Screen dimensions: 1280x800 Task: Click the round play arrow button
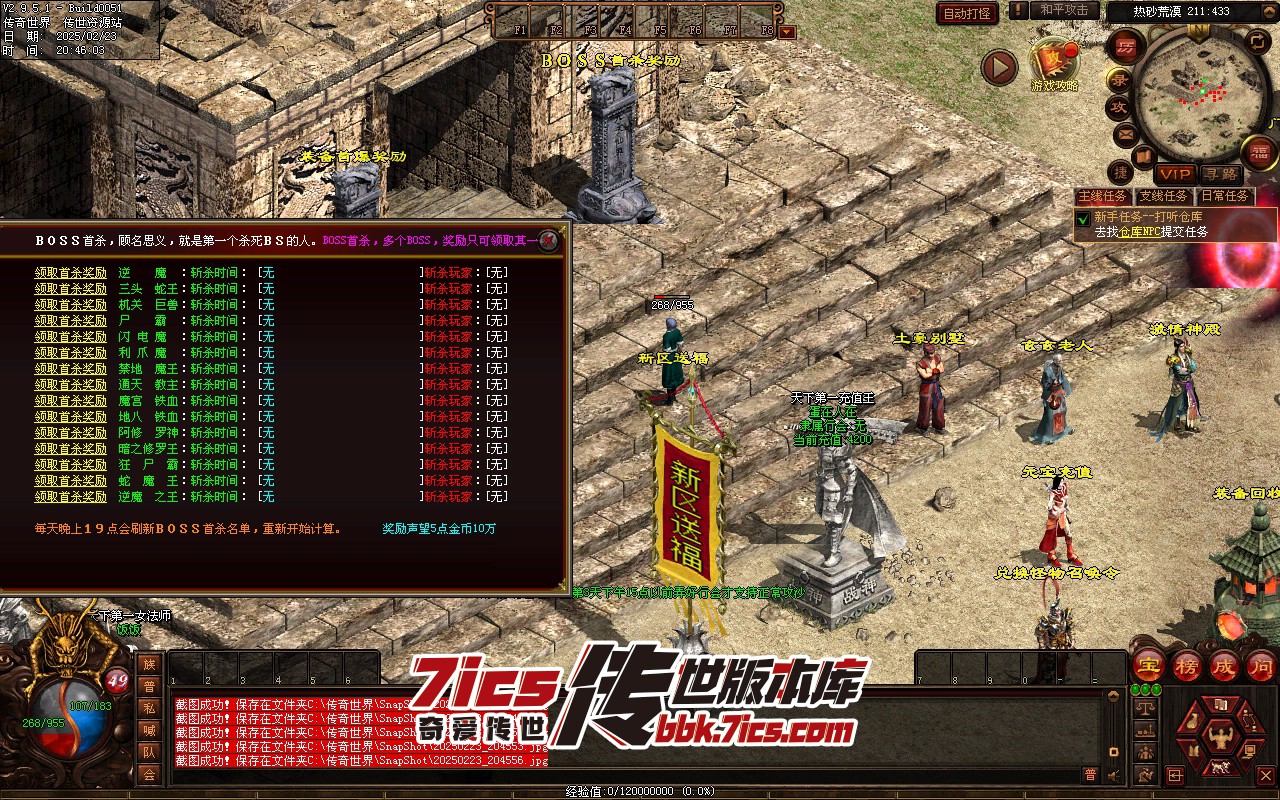coord(998,67)
